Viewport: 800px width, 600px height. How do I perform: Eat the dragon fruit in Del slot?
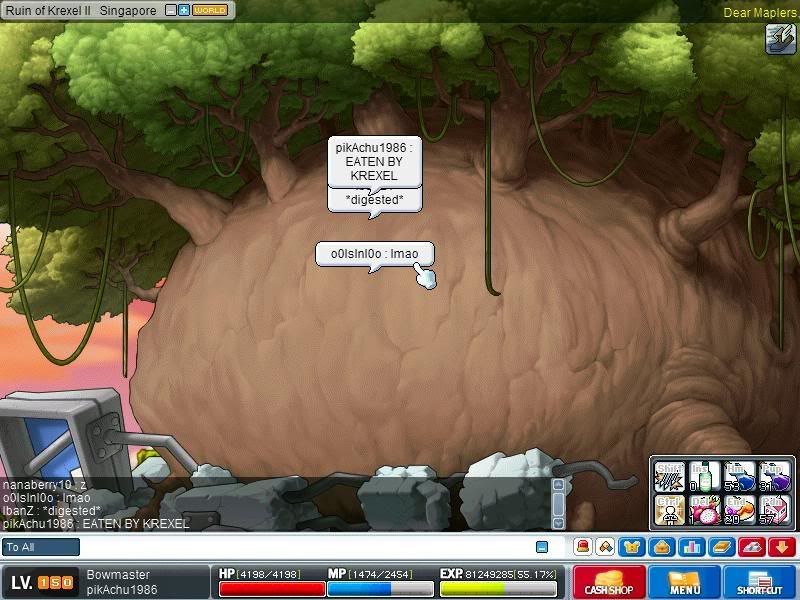pyautogui.click(x=705, y=509)
